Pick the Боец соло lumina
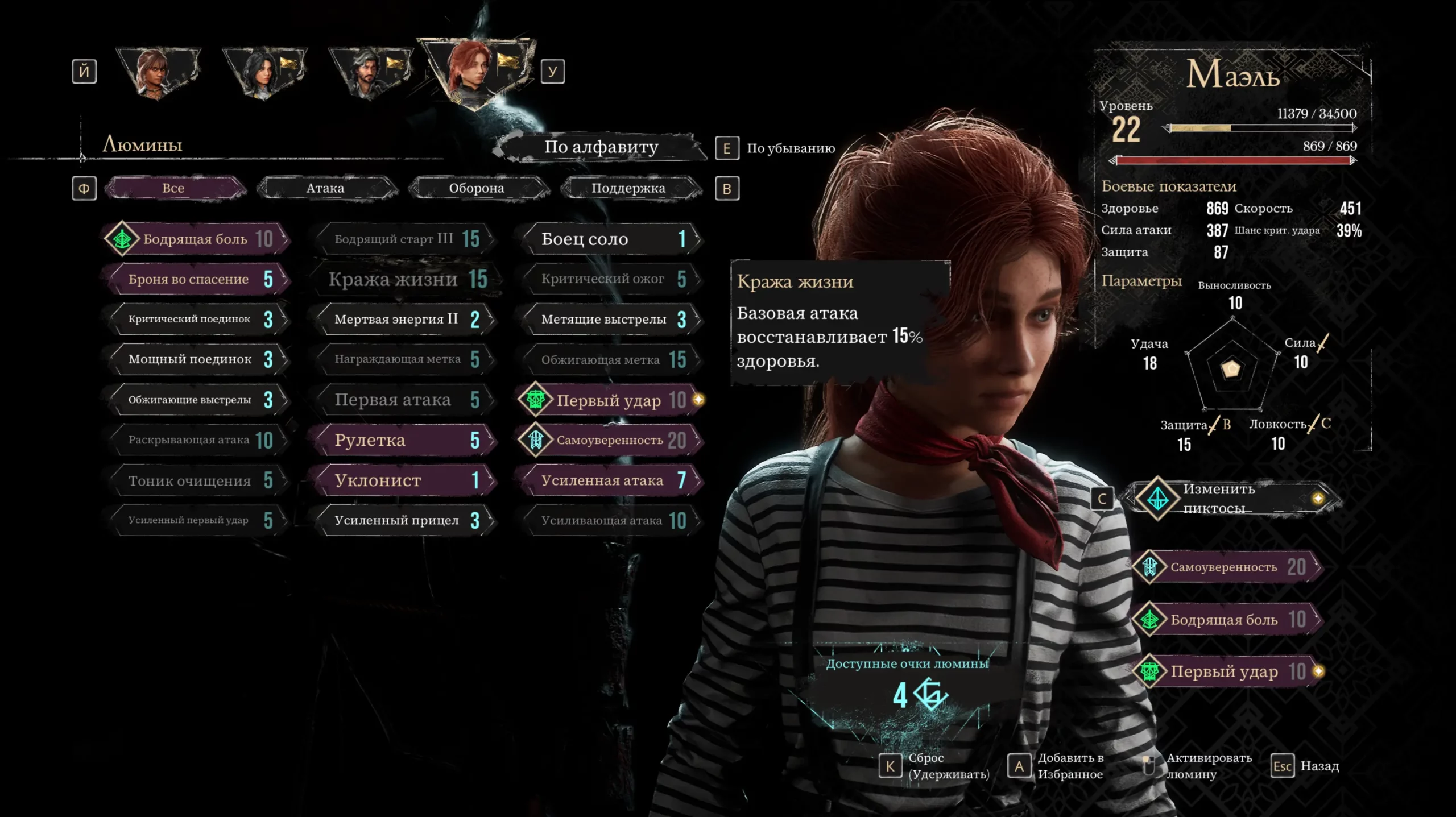 point(611,239)
